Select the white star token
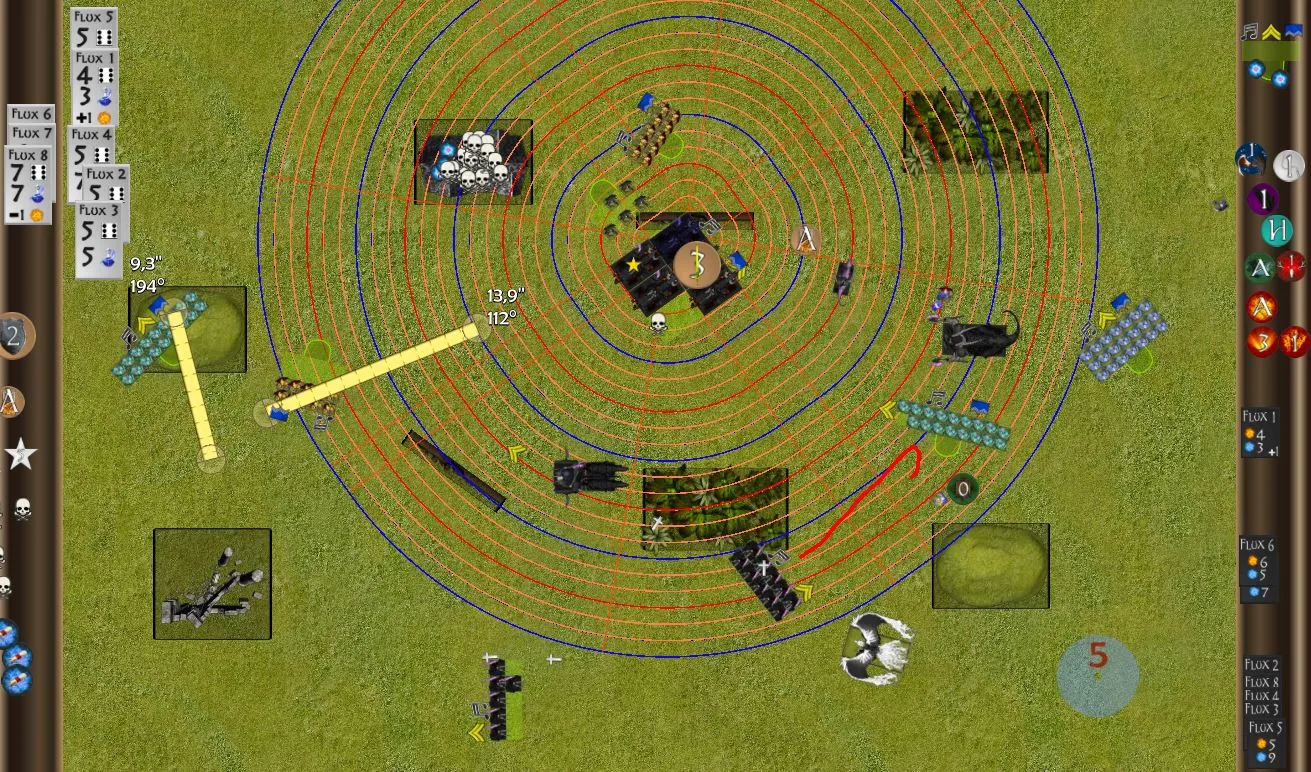The image size is (1311, 772). click(20, 455)
